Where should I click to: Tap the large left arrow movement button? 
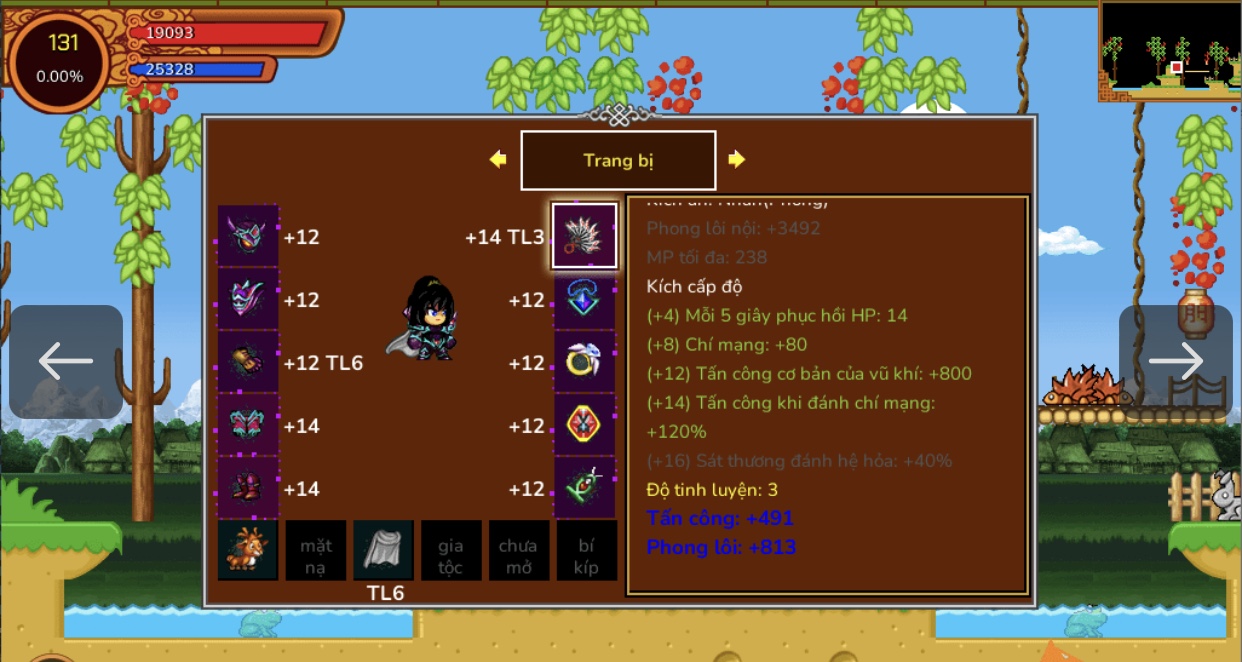[66, 362]
